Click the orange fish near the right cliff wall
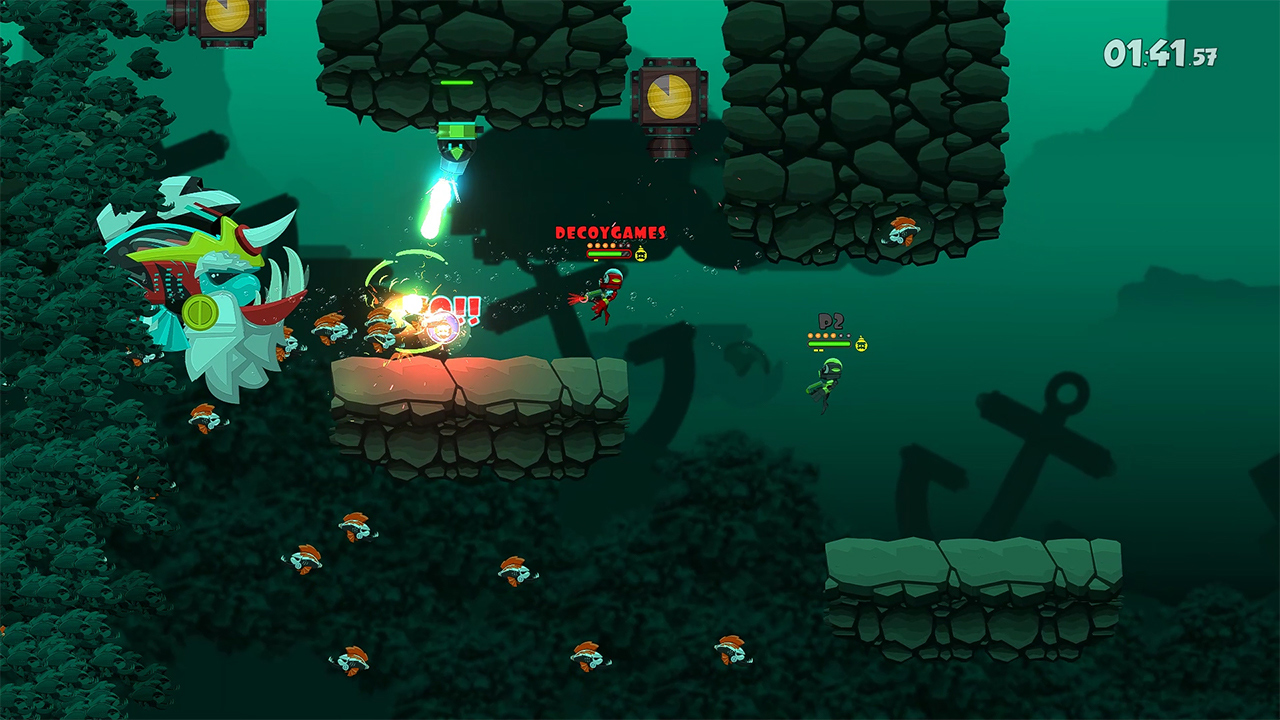Screen dimensions: 1280x720 click(903, 232)
